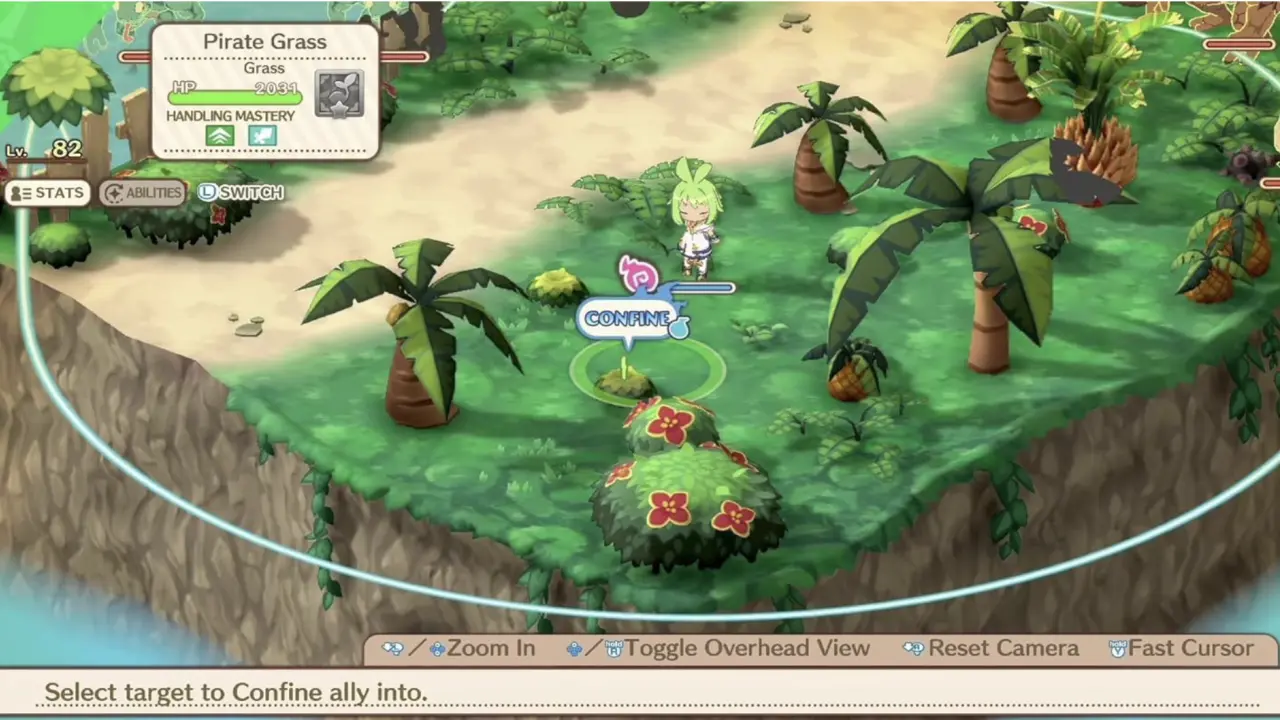Show the ABILITIES panel

tap(142, 193)
